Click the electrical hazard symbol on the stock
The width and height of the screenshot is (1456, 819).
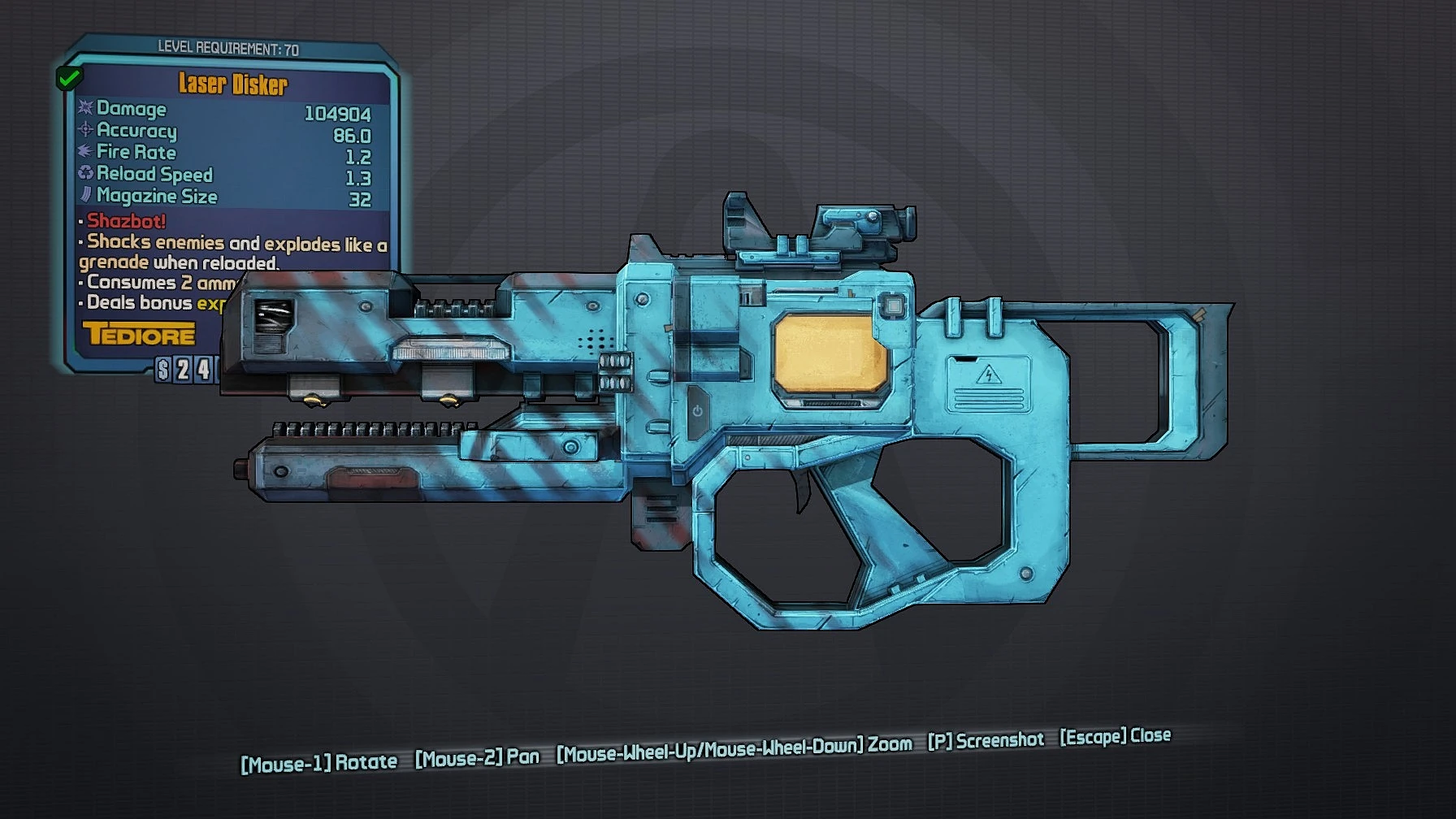(990, 375)
